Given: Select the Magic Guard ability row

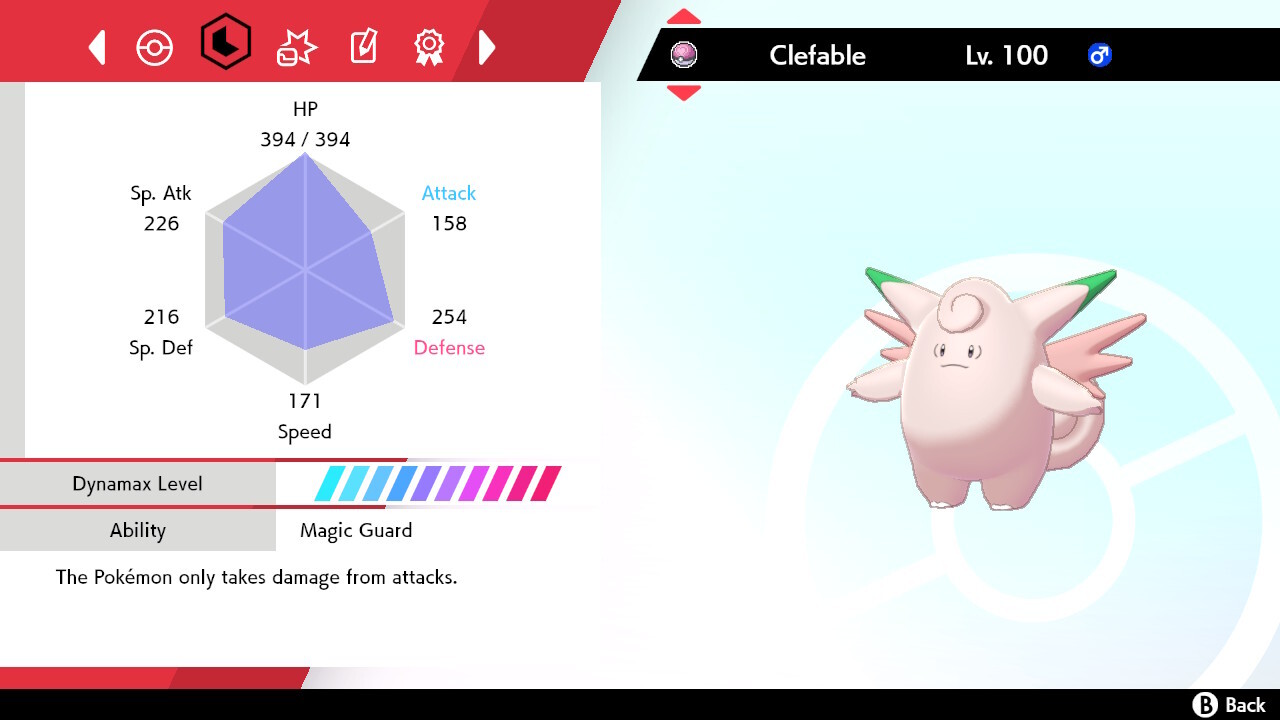Looking at the screenshot, I should 356,530.
